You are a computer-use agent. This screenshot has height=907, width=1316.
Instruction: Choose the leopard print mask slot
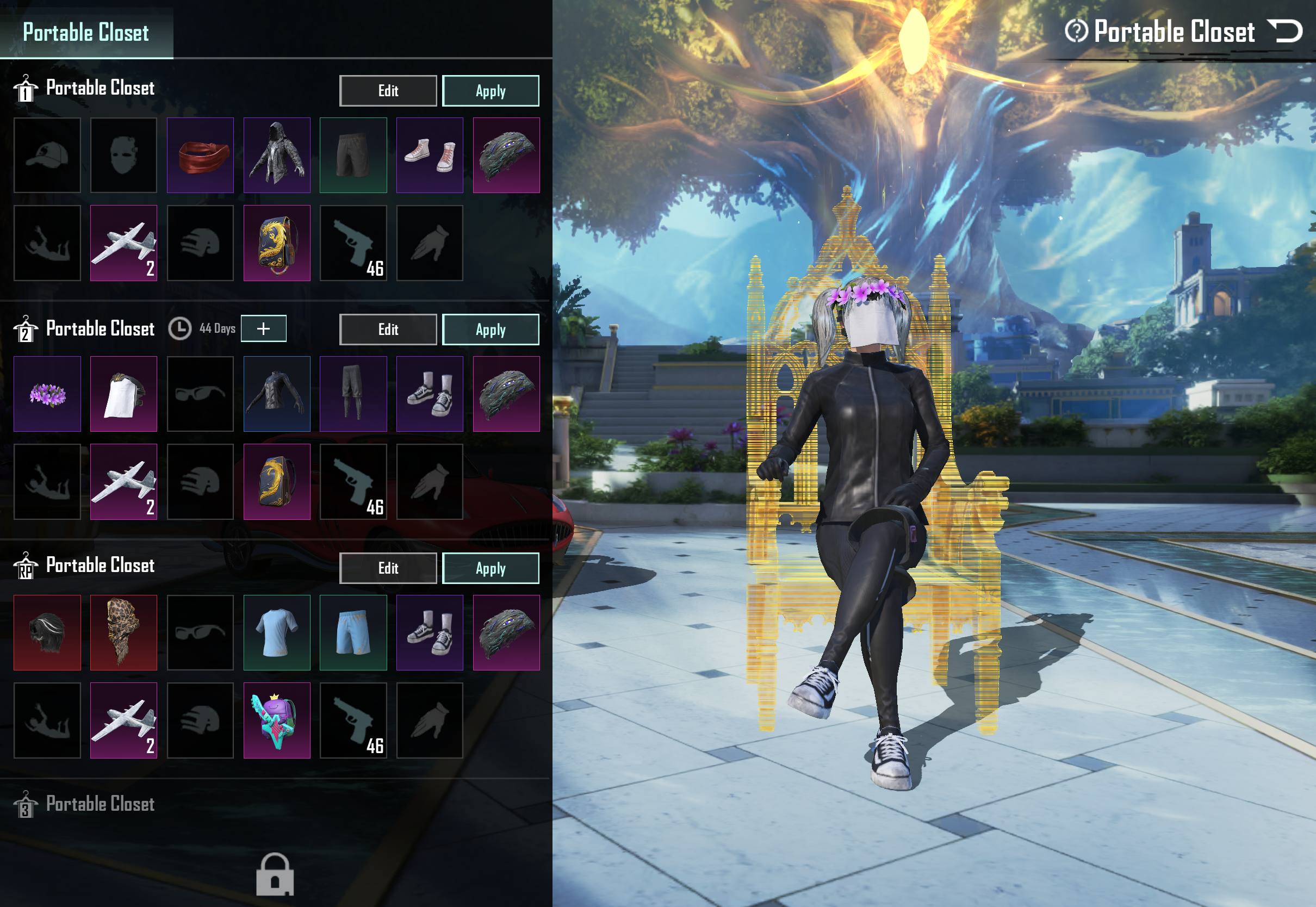coord(124,632)
